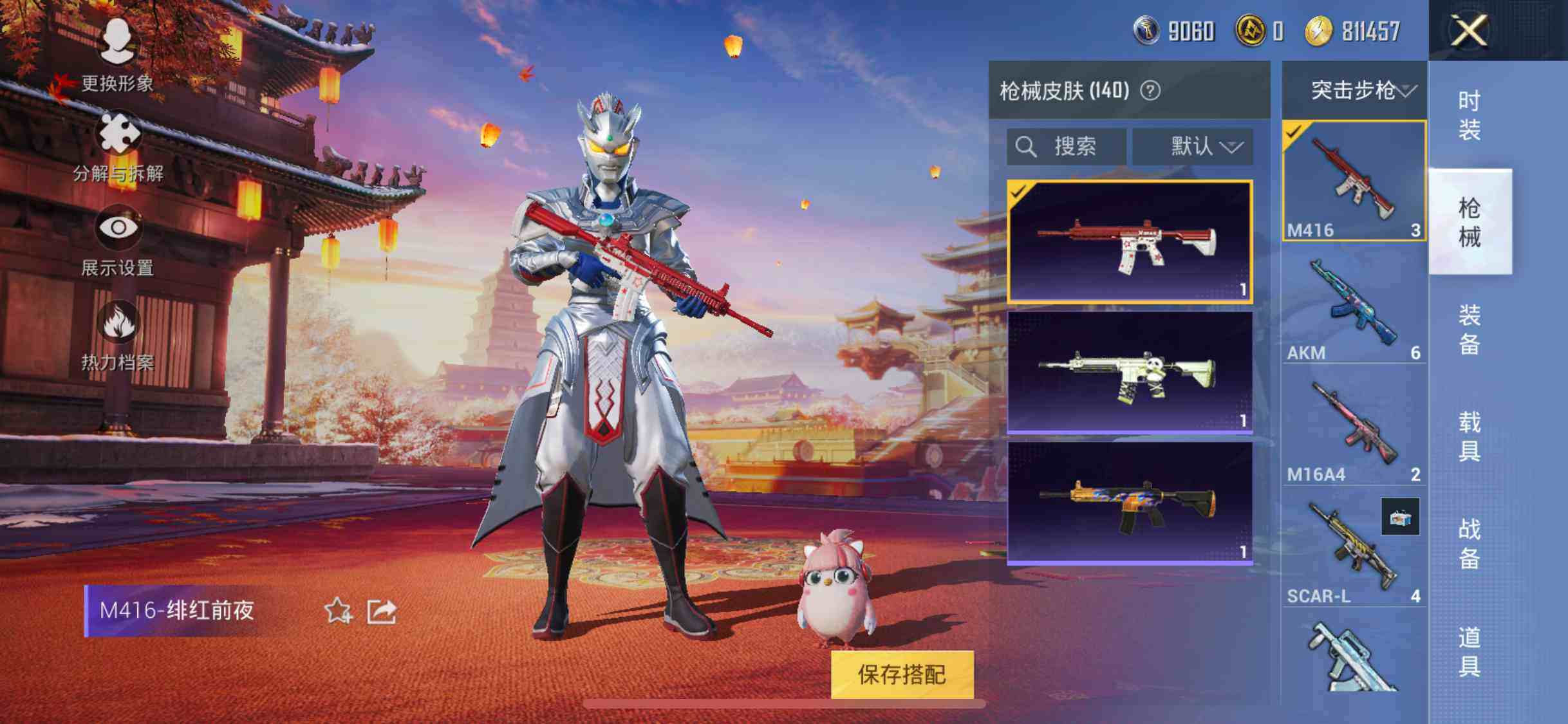The width and height of the screenshot is (1568, 724).
Task: Select the M16A4 weapon entry
Action: coord(1353,429)
